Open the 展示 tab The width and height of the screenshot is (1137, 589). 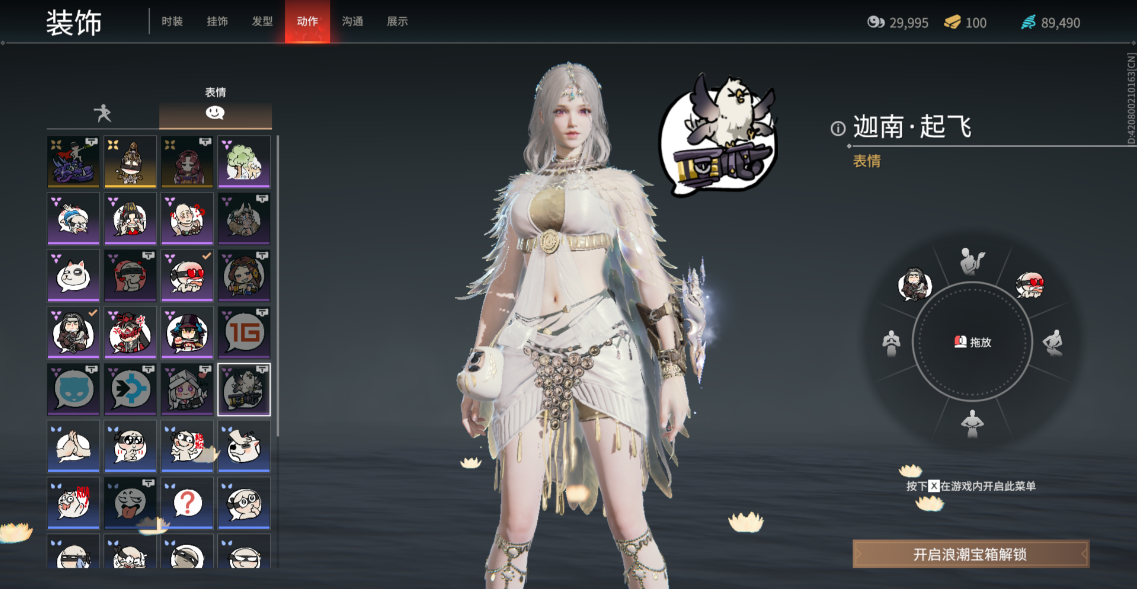click(x=397, y=22)
